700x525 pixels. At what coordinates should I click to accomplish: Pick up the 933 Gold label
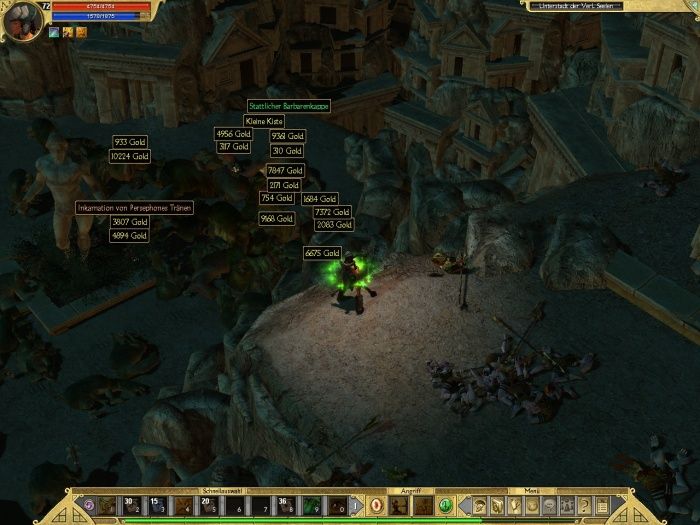(130, 142)
